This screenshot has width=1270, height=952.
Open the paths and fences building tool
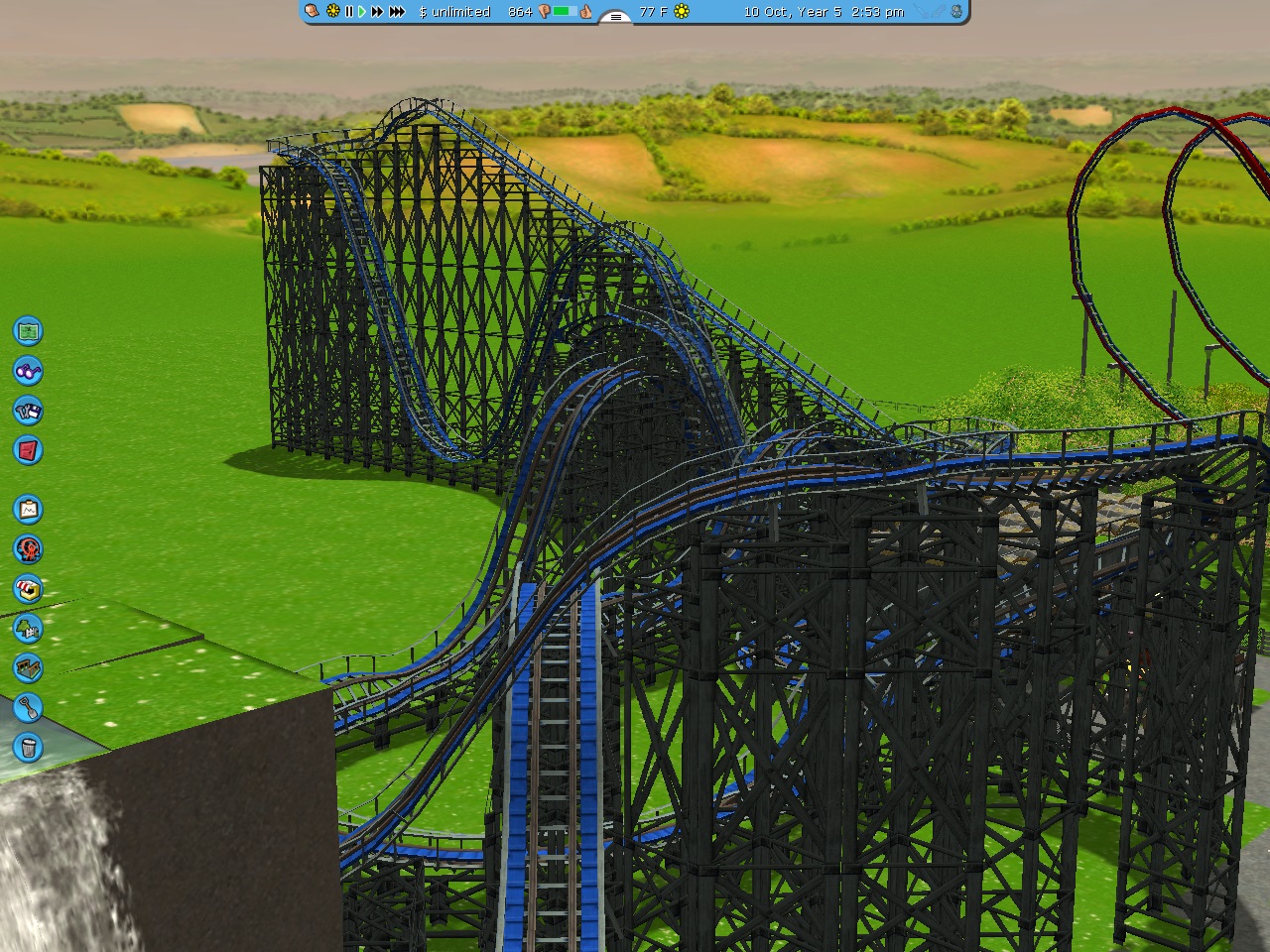tap(29, 668)
